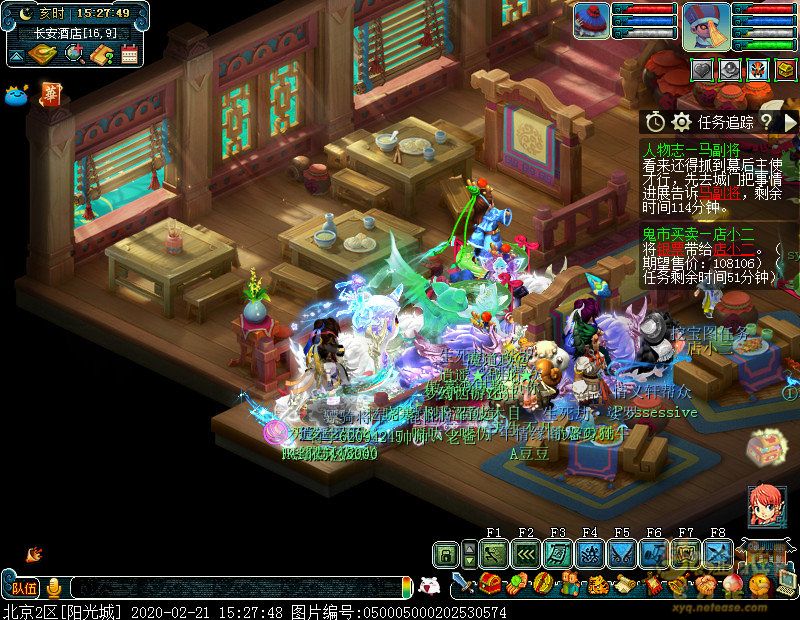Select the opera mask buff icon

[757, 69]
